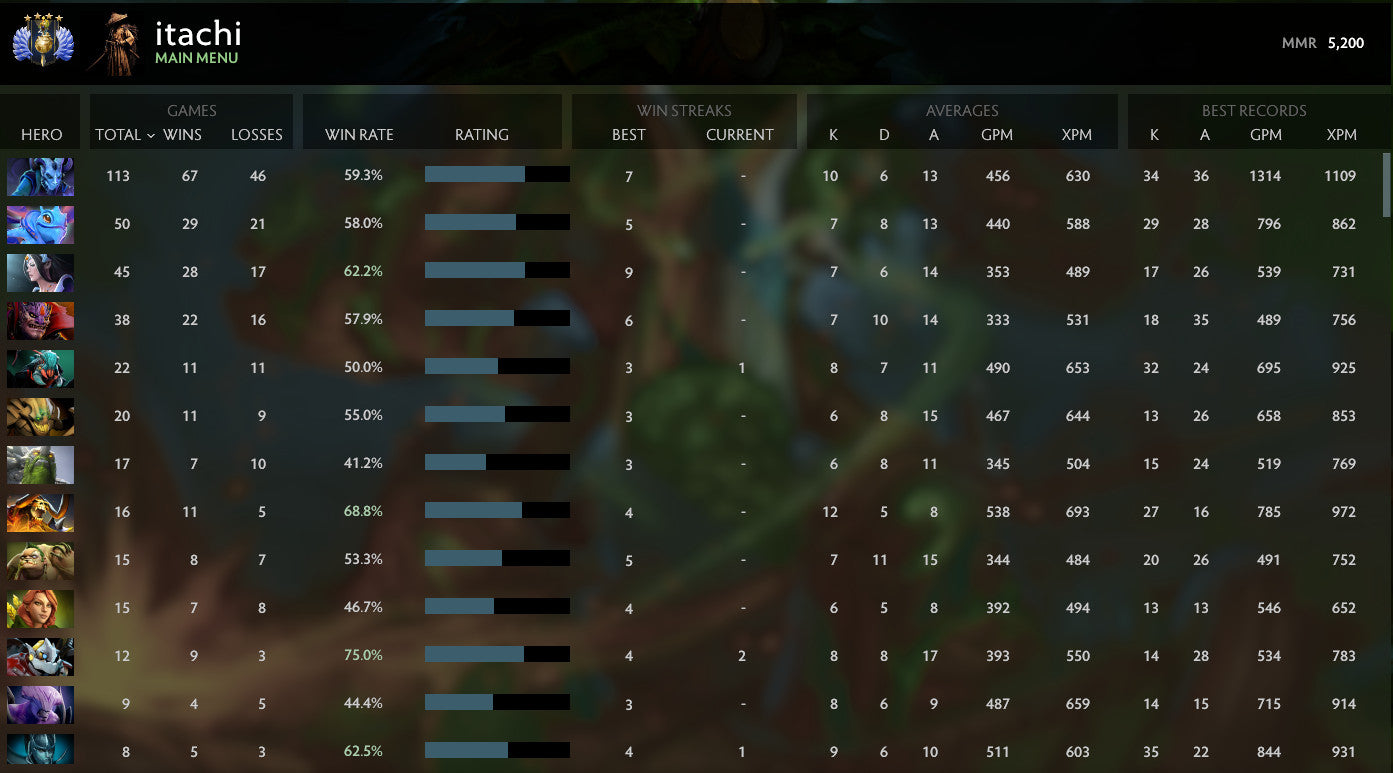This screenshot has width=1393, height=773.
Task: Click the hero portrait with 75.0% win rate
Action: pyautogui.click(x=40, y=657)
